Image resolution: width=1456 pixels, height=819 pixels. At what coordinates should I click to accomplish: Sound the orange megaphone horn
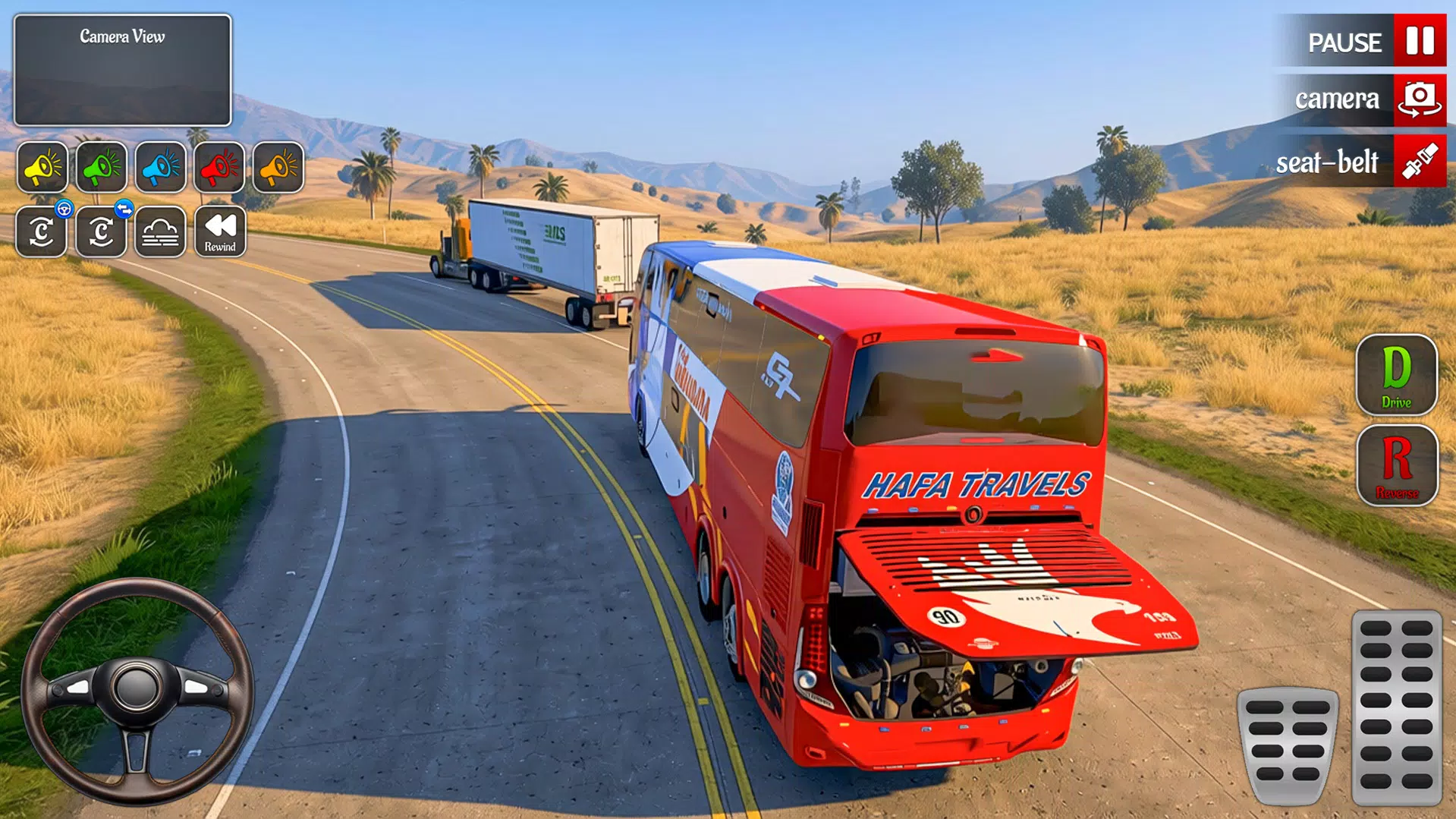click(278, 168)
